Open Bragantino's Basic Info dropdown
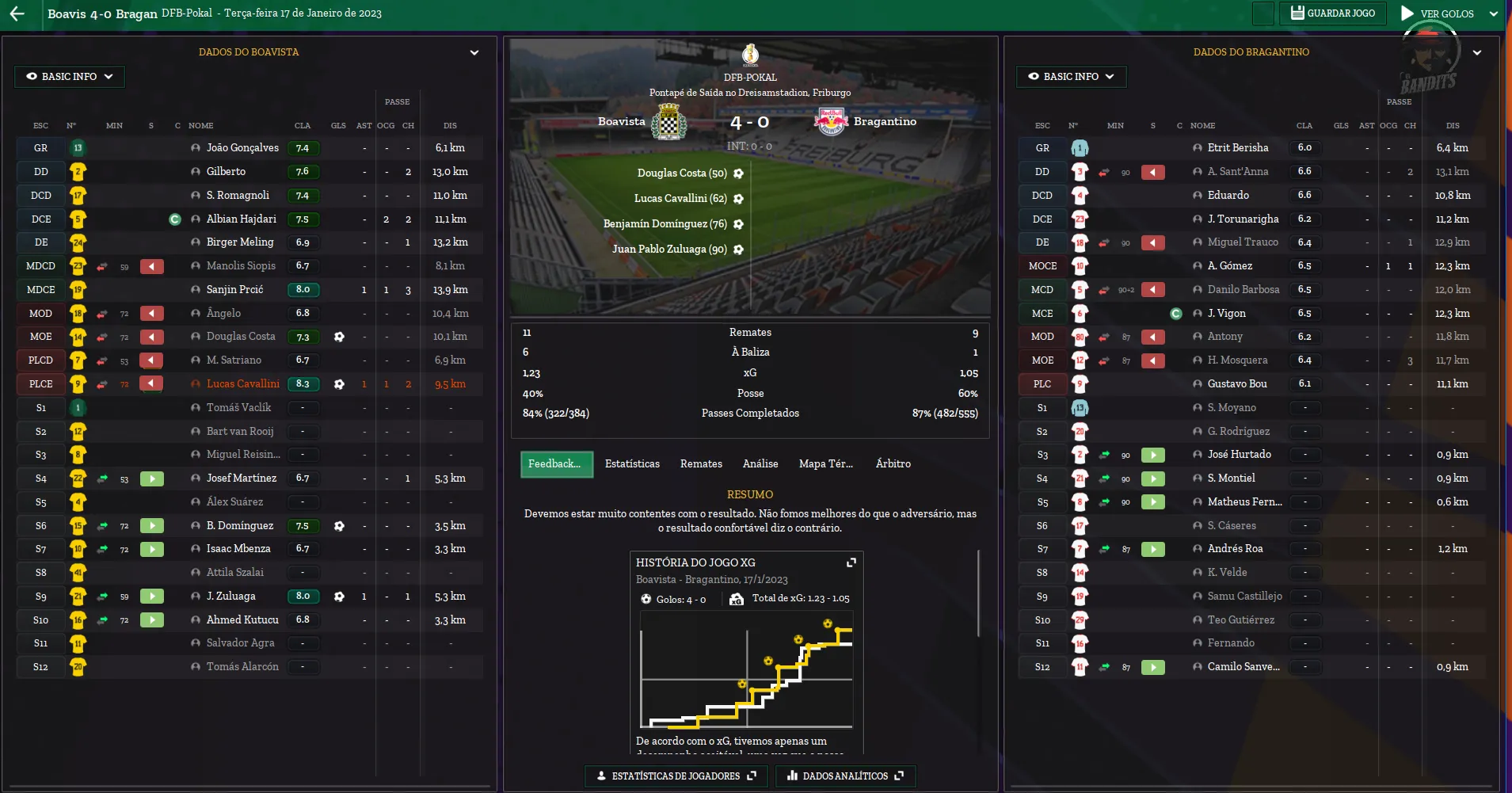The height and width of the screenshot is (793, 1512). [x=1071, y=77]
